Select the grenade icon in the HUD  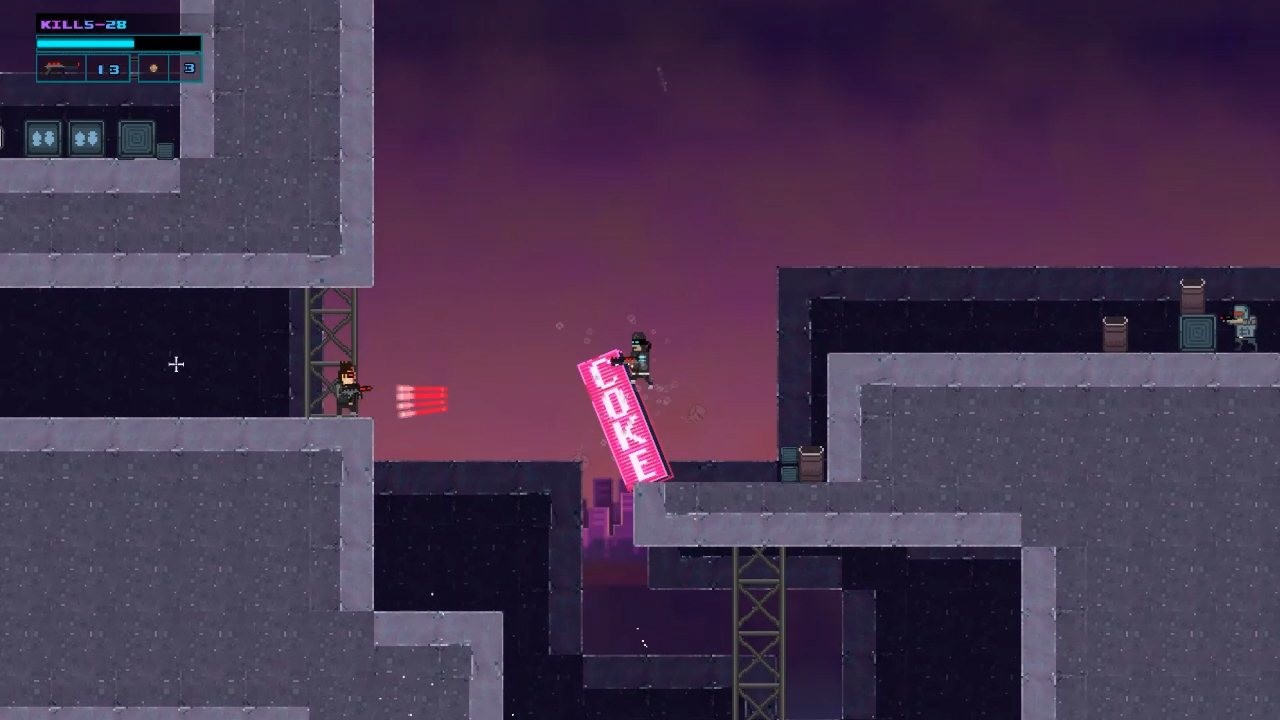tap(153, 69)
